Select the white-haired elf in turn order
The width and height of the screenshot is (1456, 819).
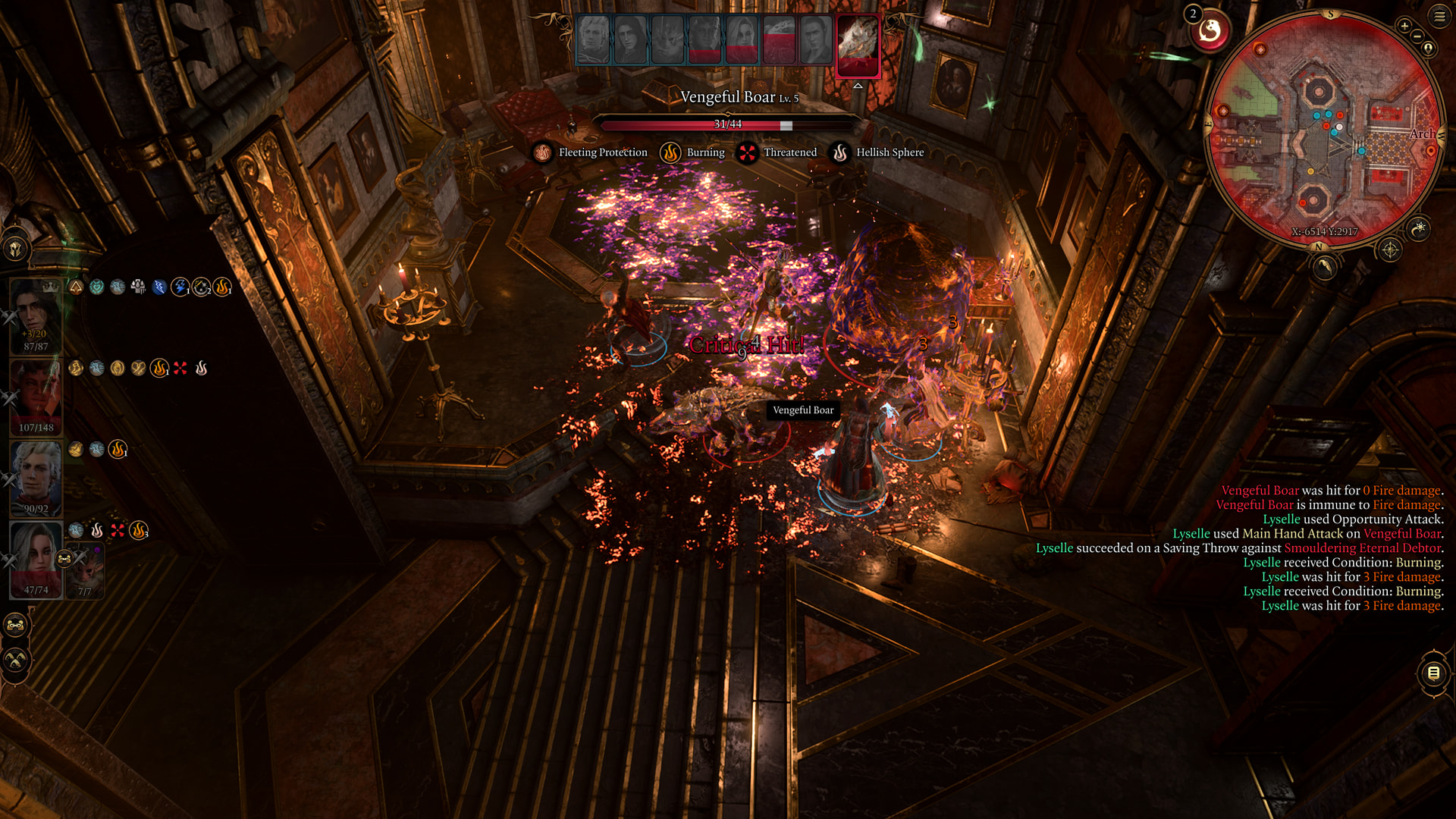(593, 39)
